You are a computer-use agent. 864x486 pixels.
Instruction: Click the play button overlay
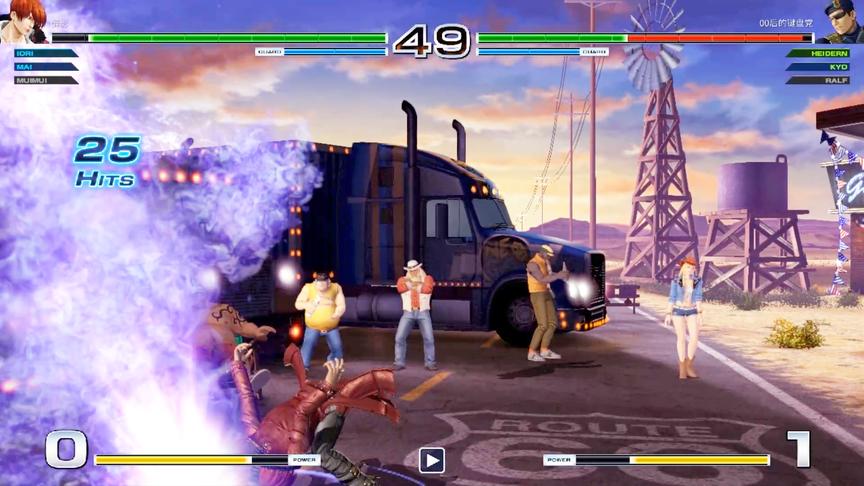pyautogui.click(x=432, y=460)
